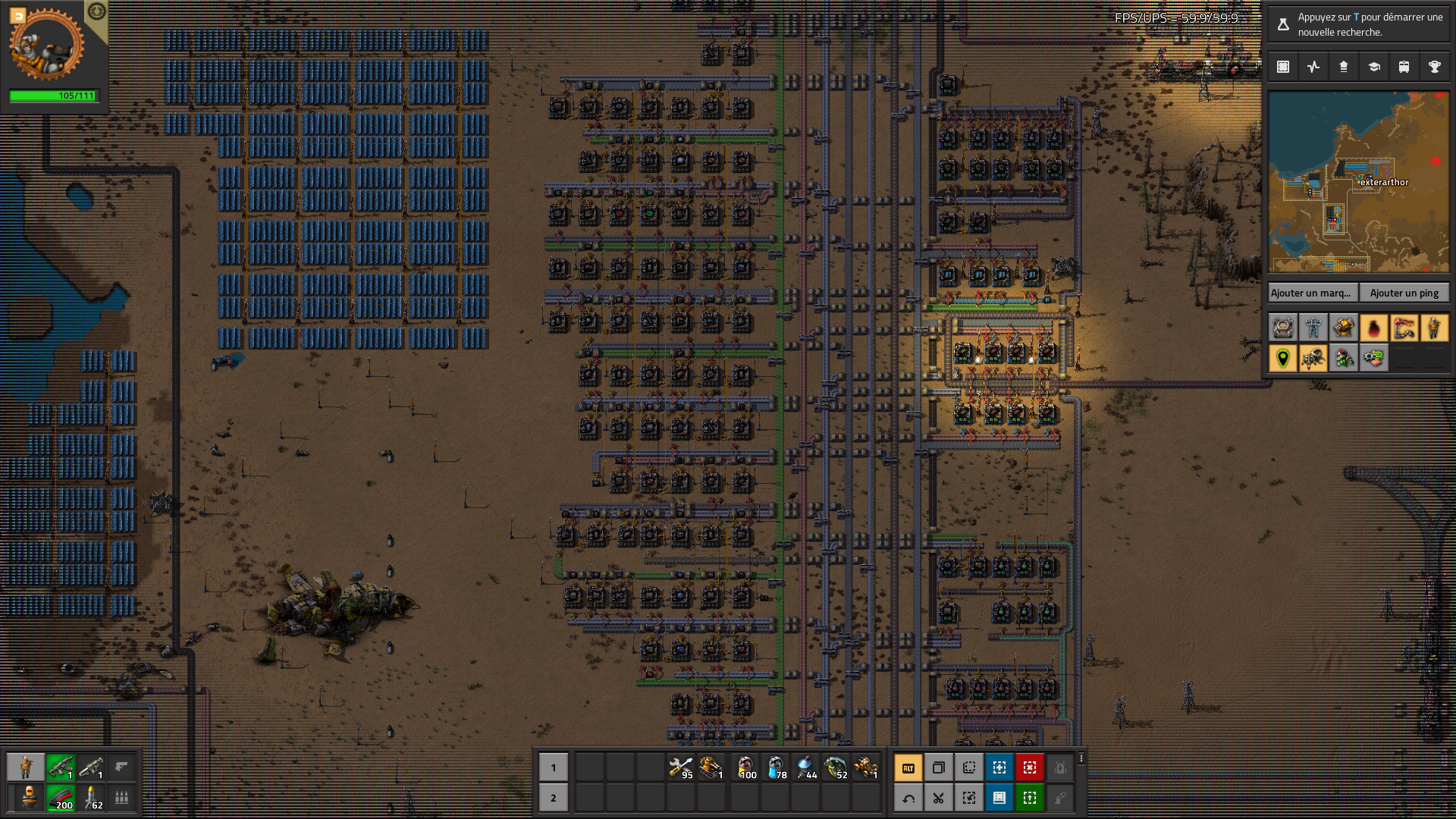Toggle the ALT info mode button
1456x819 pixels.
coord(908,767)
